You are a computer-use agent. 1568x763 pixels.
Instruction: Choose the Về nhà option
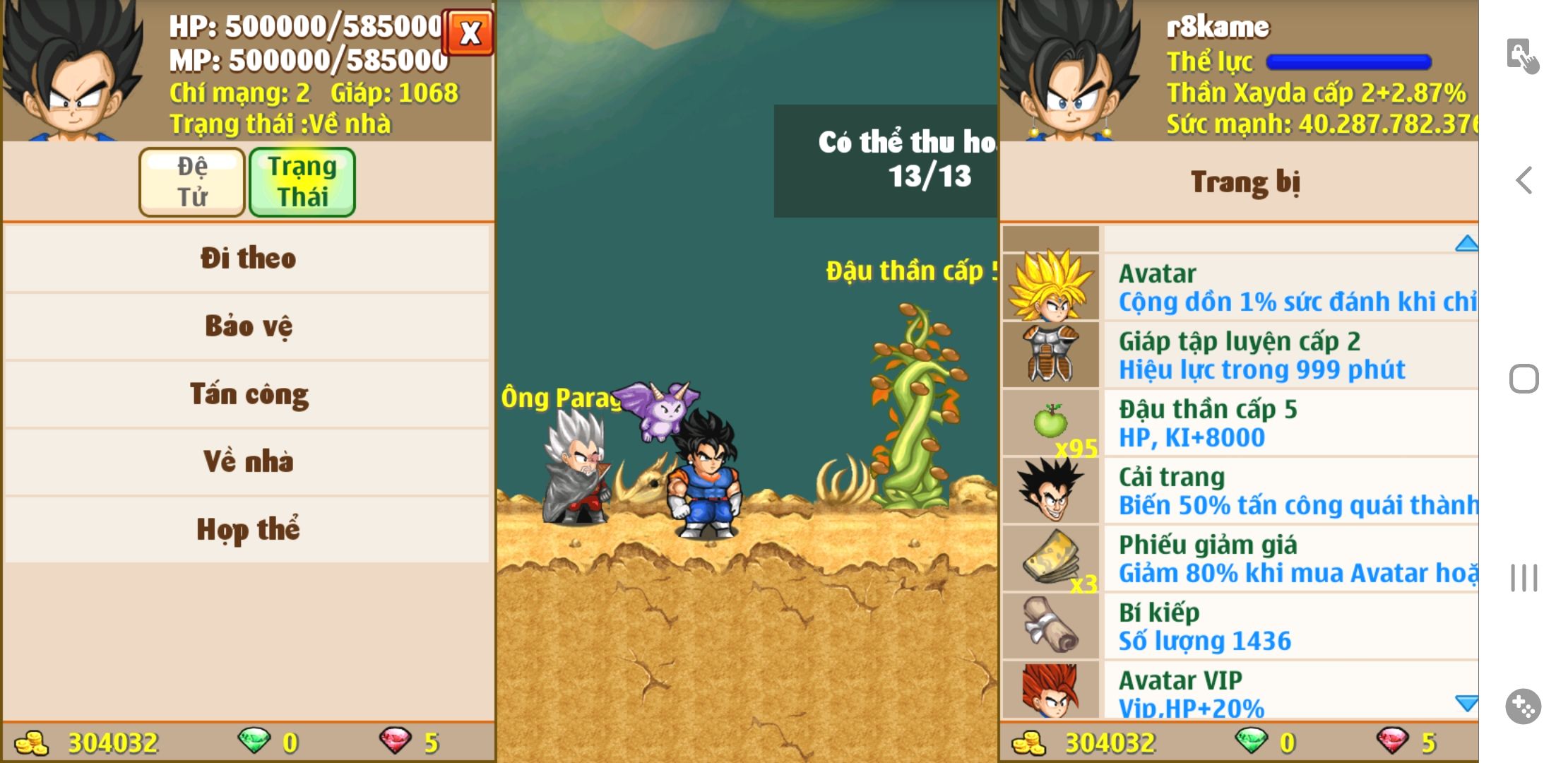[247, 461]
